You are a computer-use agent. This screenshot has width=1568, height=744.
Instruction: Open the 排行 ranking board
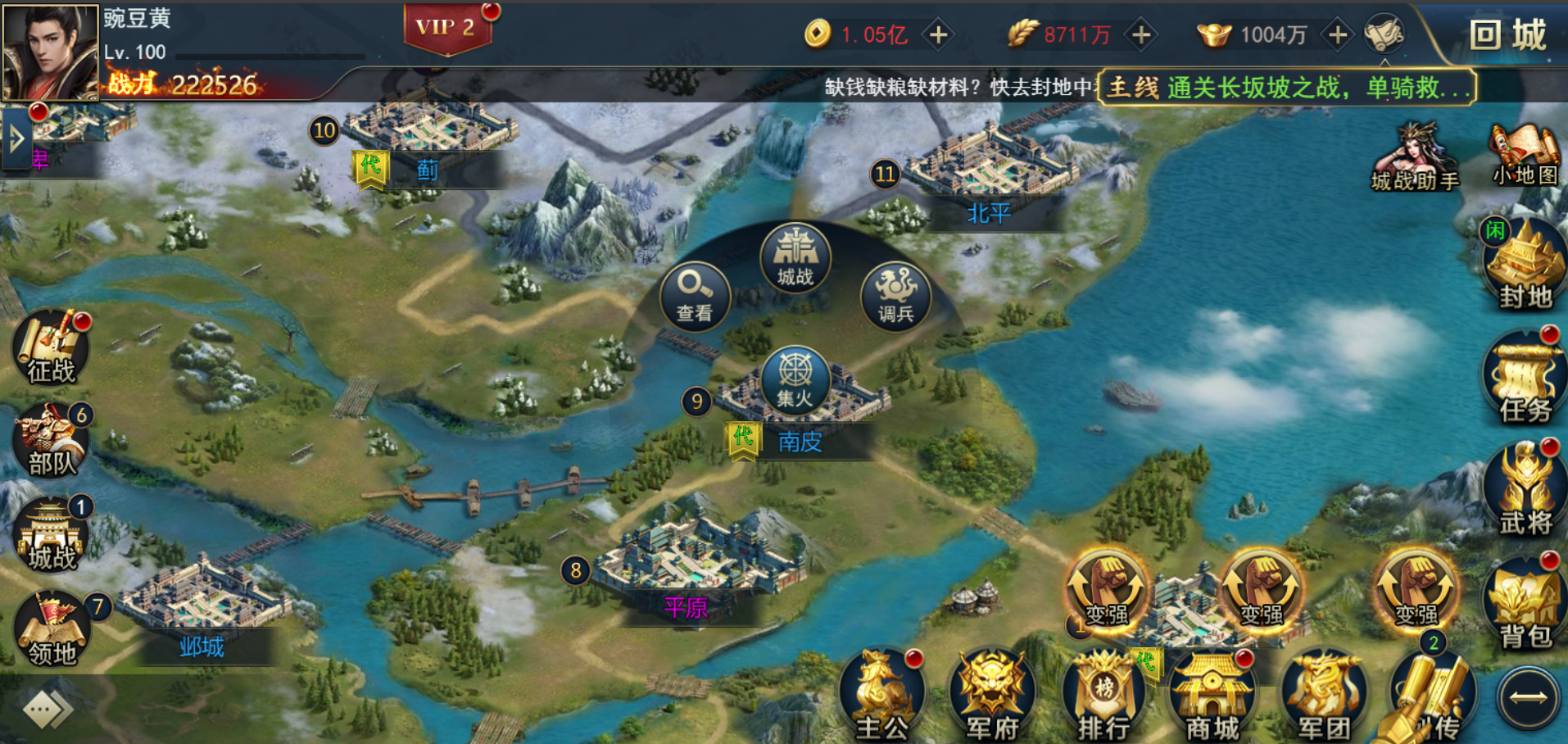(1103, 696)
